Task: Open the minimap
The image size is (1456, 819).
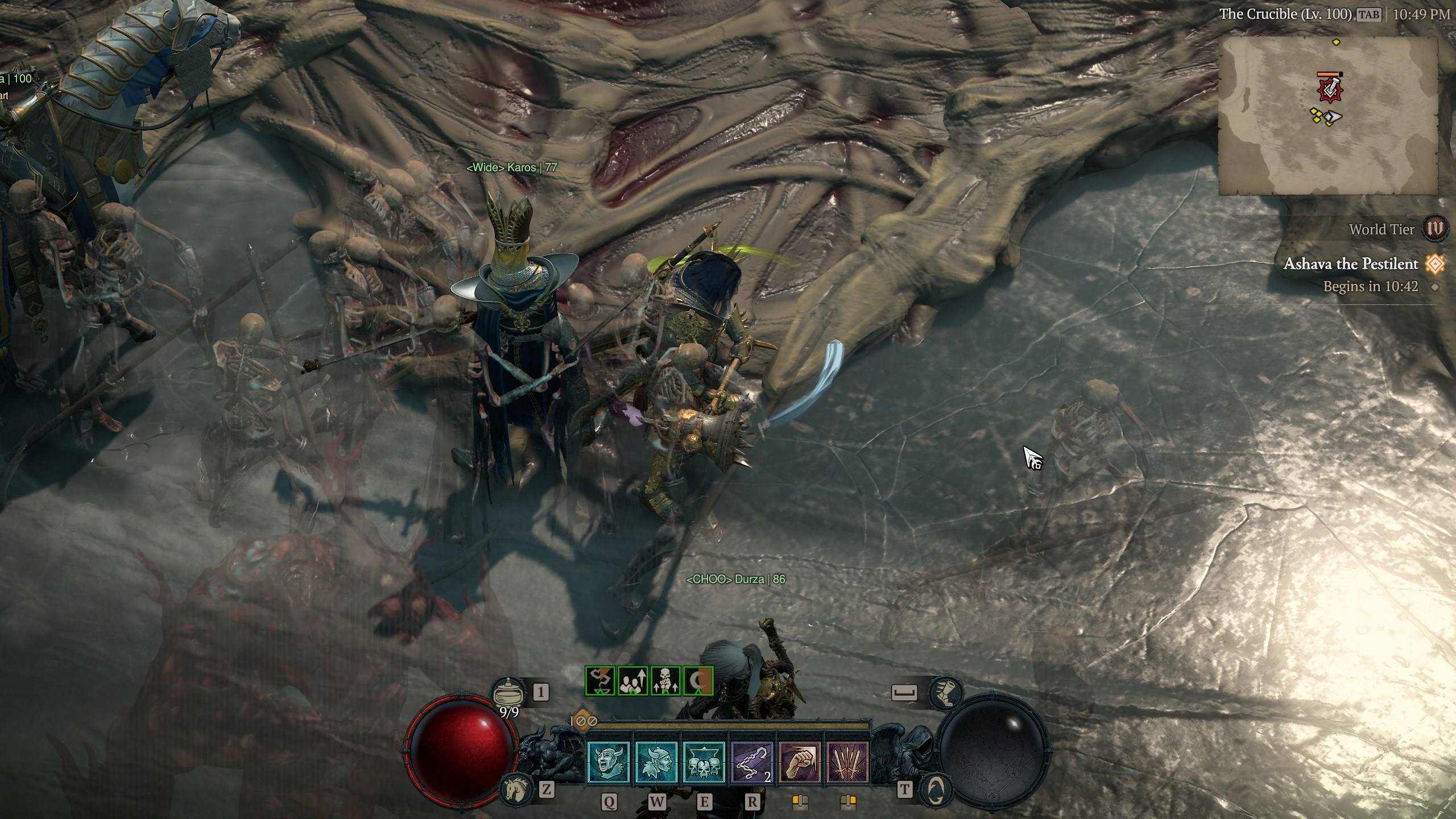Action: coord(1327,116)
